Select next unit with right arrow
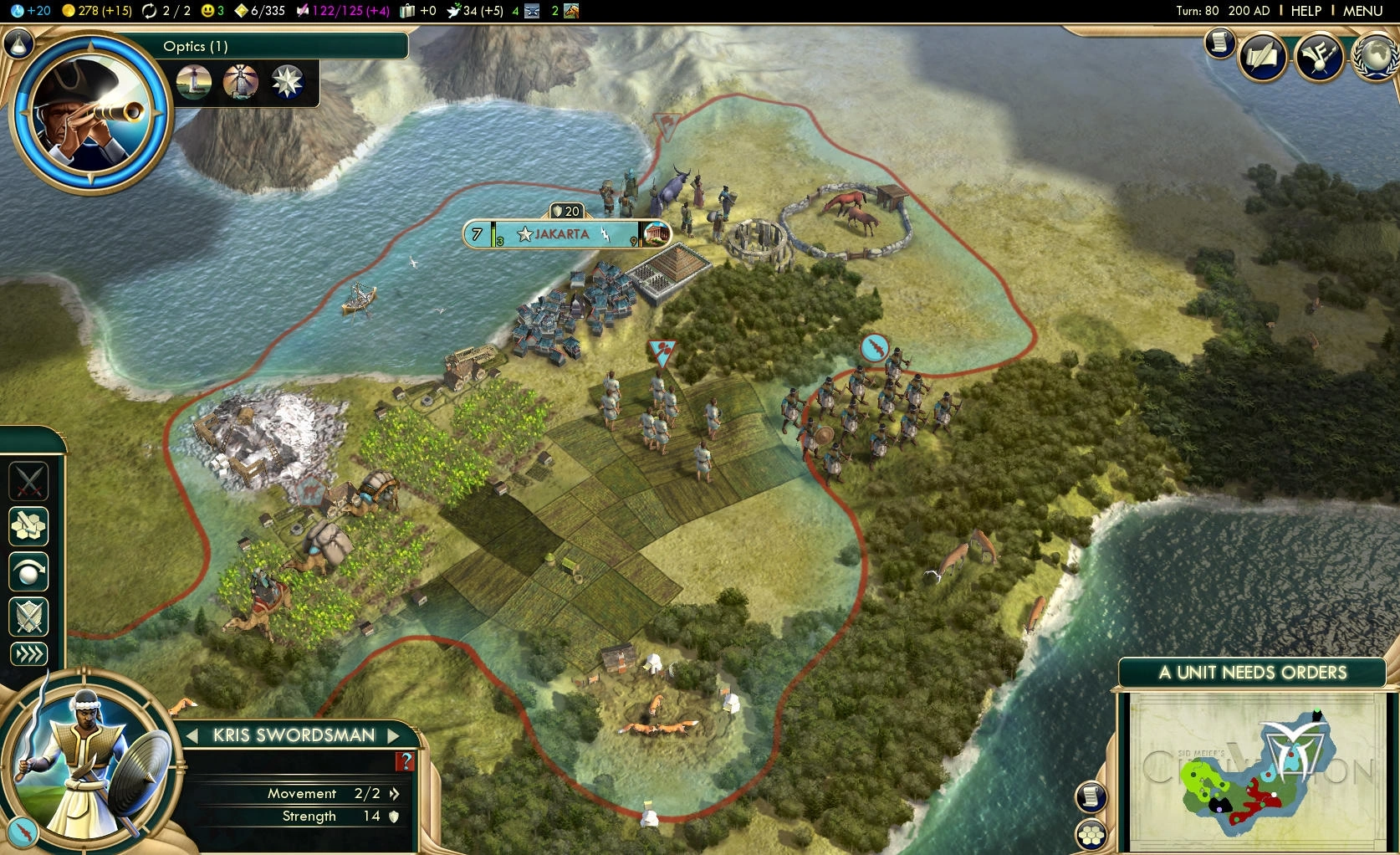 point(394,735)
